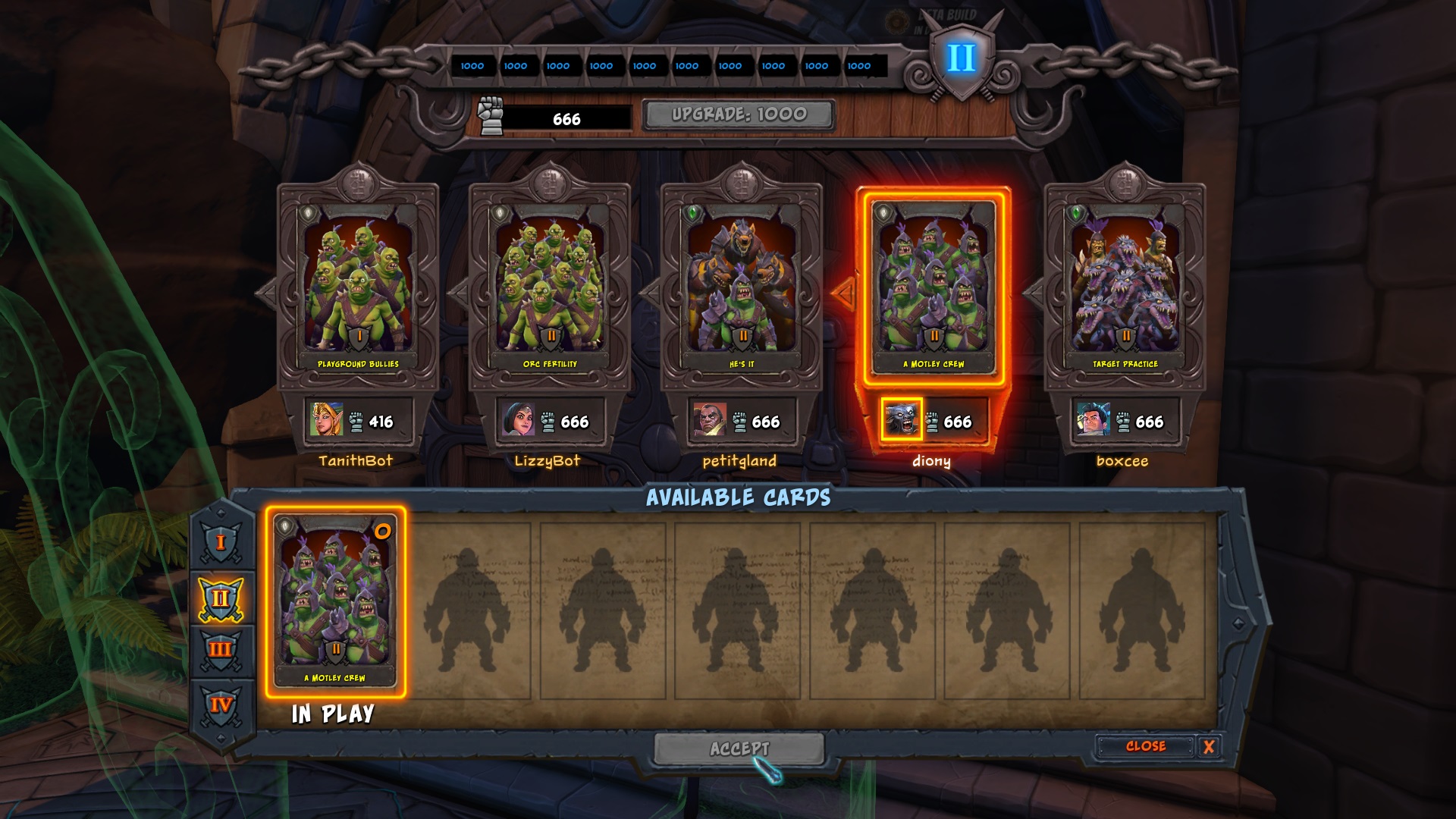Toggle the tier III shield filter
The width and height of the screenshot is (1456, 819).
[x=220, y=648]
